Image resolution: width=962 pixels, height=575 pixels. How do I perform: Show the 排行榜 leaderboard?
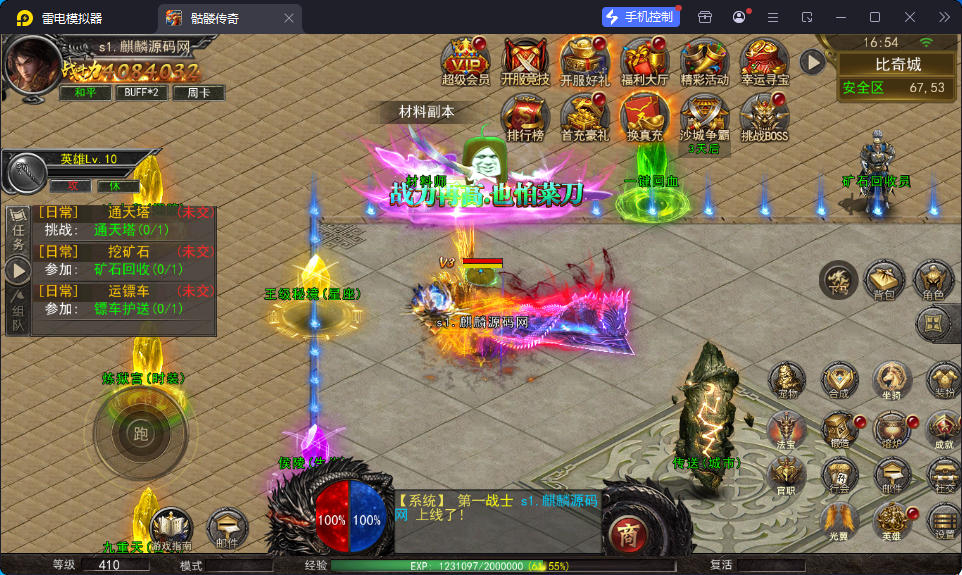pyautogui.click(x=524, y=116)
